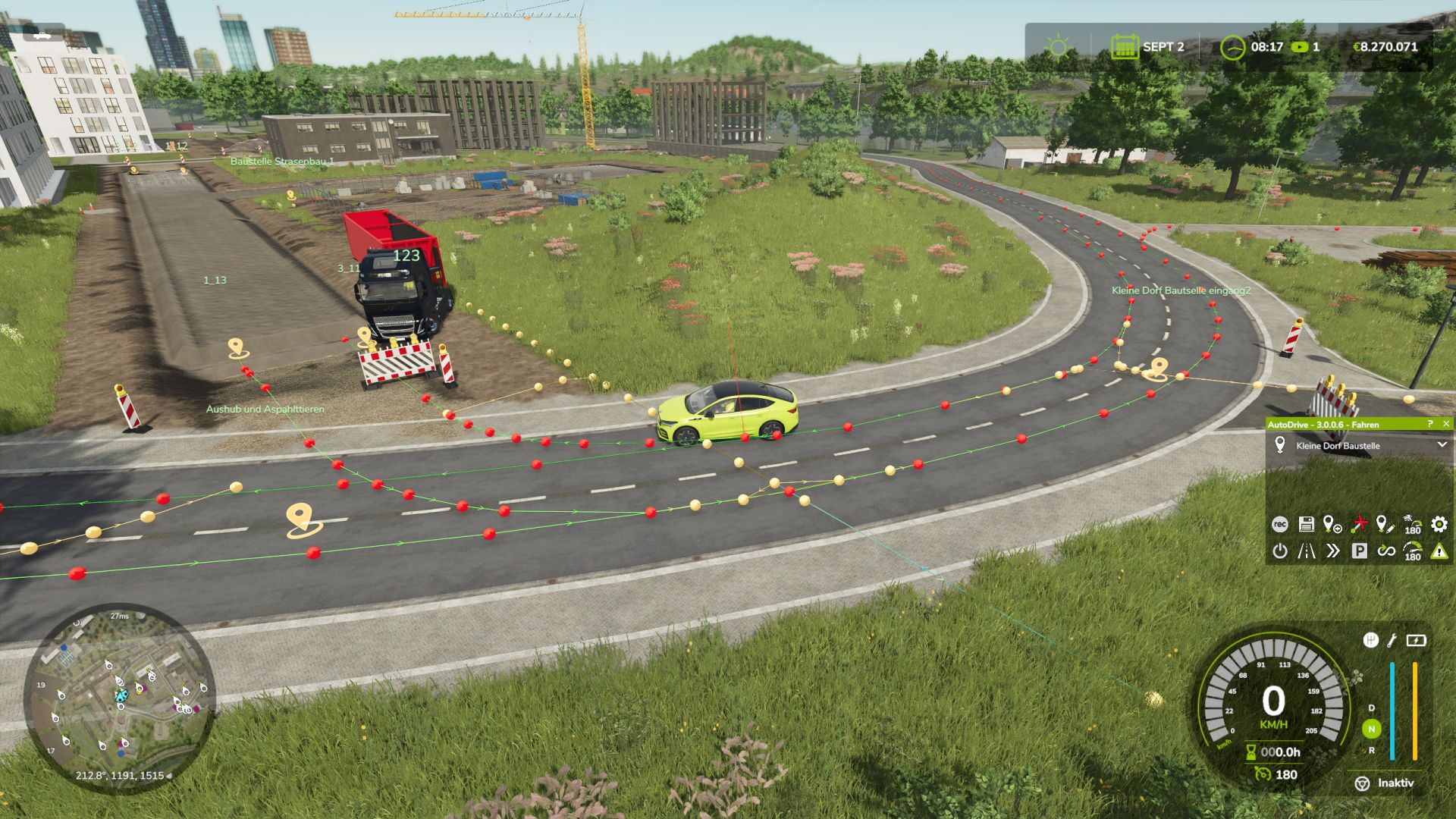The width and height of the screenshot is (1456, 819).
Task: Toggle the loop route icon
Action: (x=1385, y=551)
